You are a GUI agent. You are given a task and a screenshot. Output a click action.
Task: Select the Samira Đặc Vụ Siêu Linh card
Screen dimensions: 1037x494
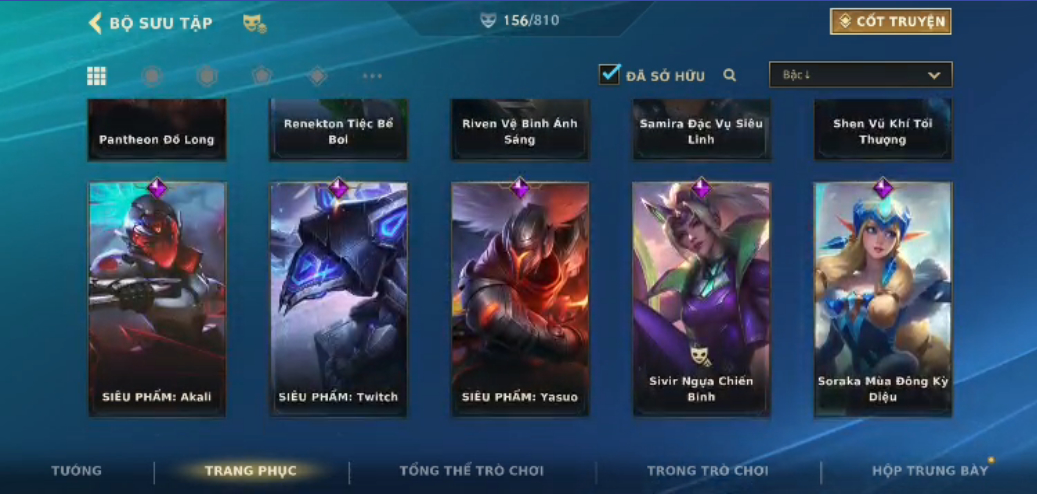click(701, 131)
